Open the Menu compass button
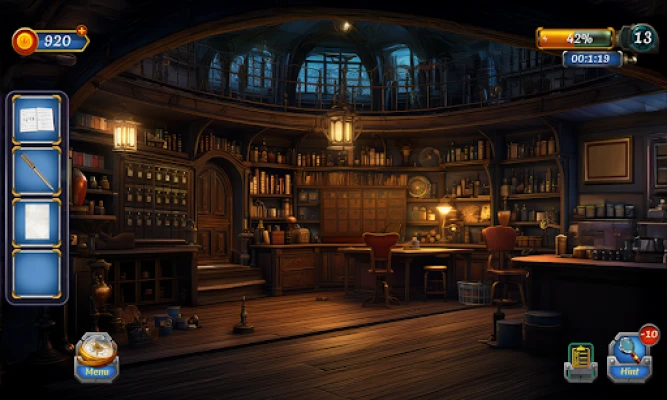 [97, 356]
